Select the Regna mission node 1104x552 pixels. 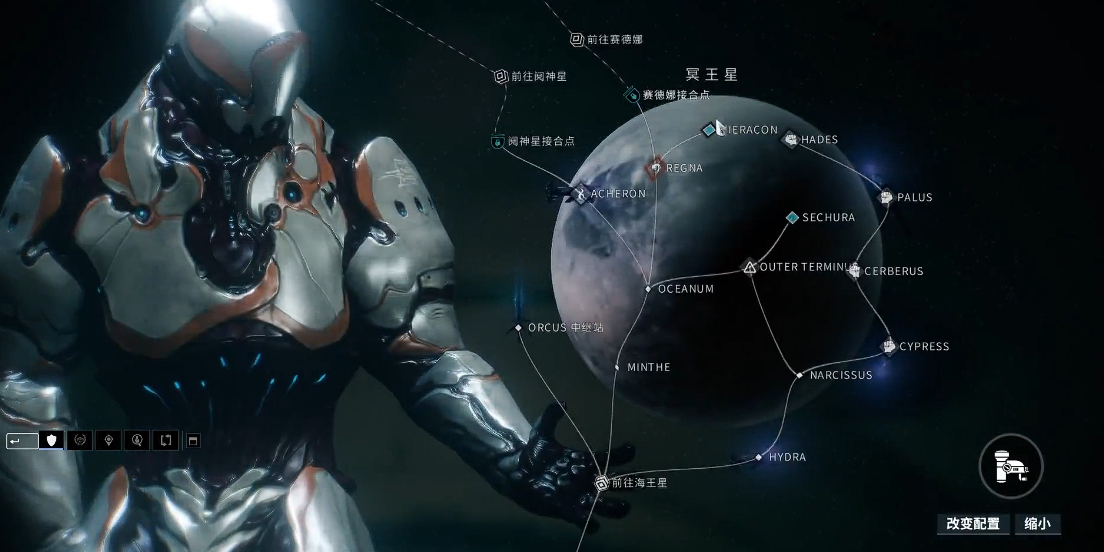point(655,167)
